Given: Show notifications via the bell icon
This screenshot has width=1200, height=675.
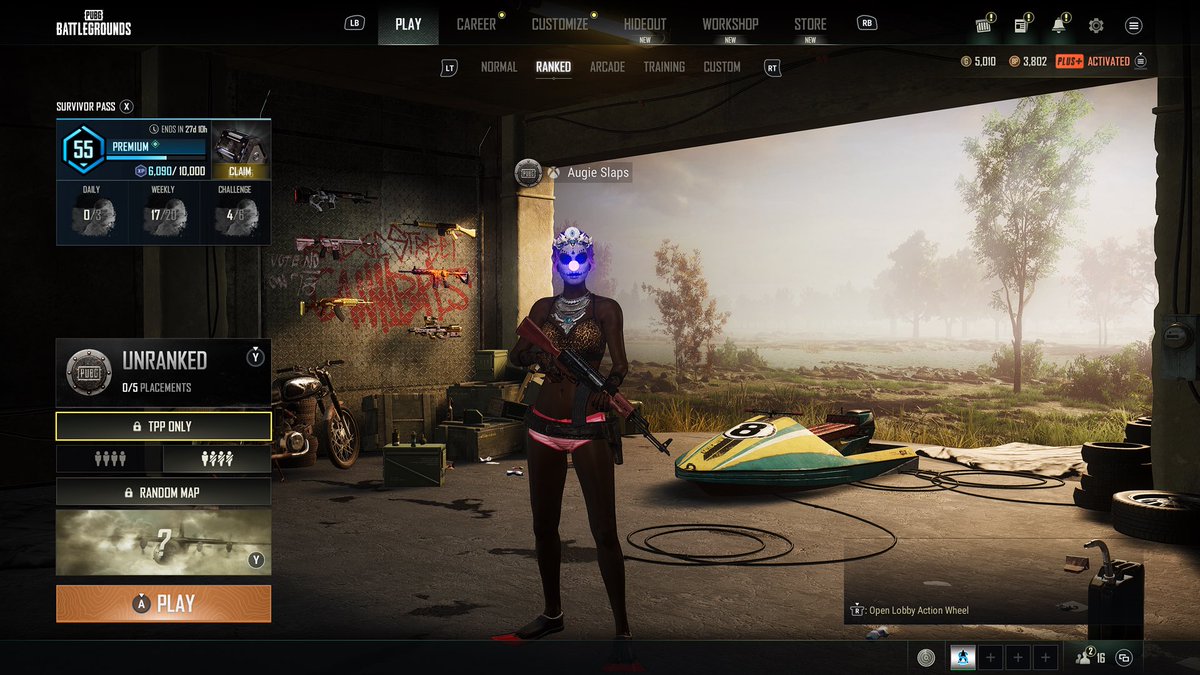Looking at the screenshot, I should [1058, 25].
